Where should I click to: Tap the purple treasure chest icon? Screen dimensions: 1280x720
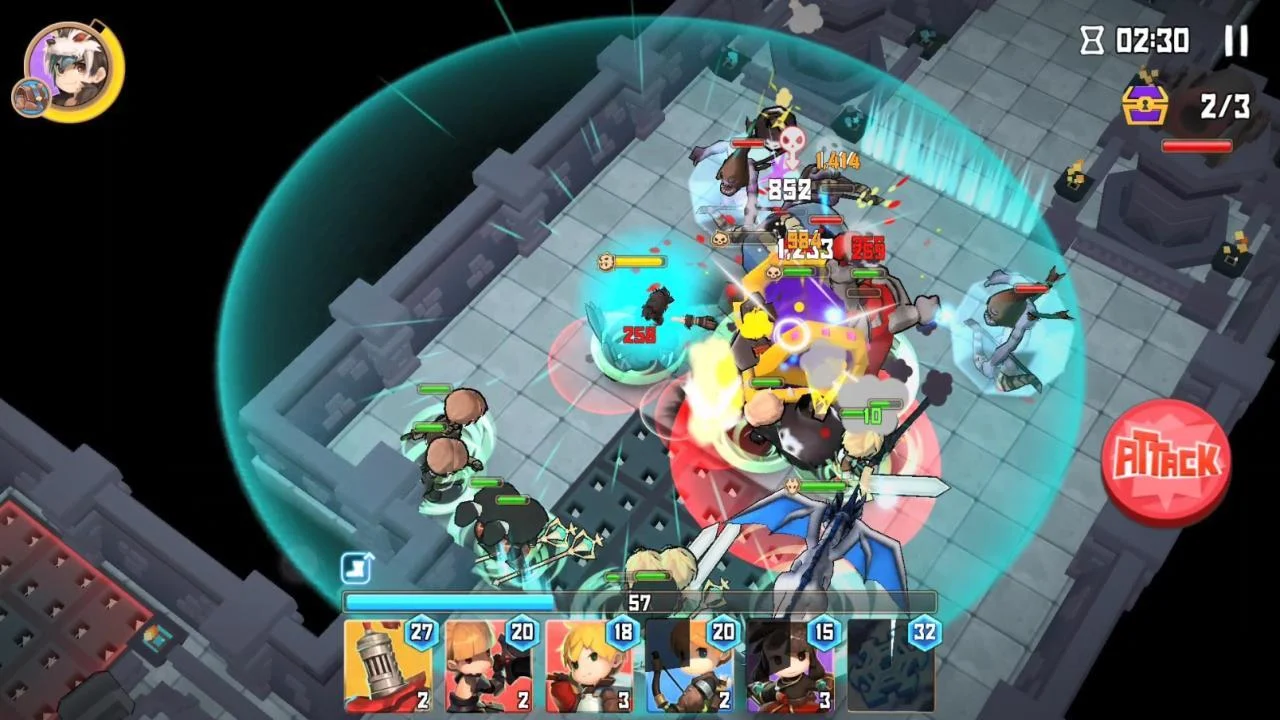(x=1144, y=104)
